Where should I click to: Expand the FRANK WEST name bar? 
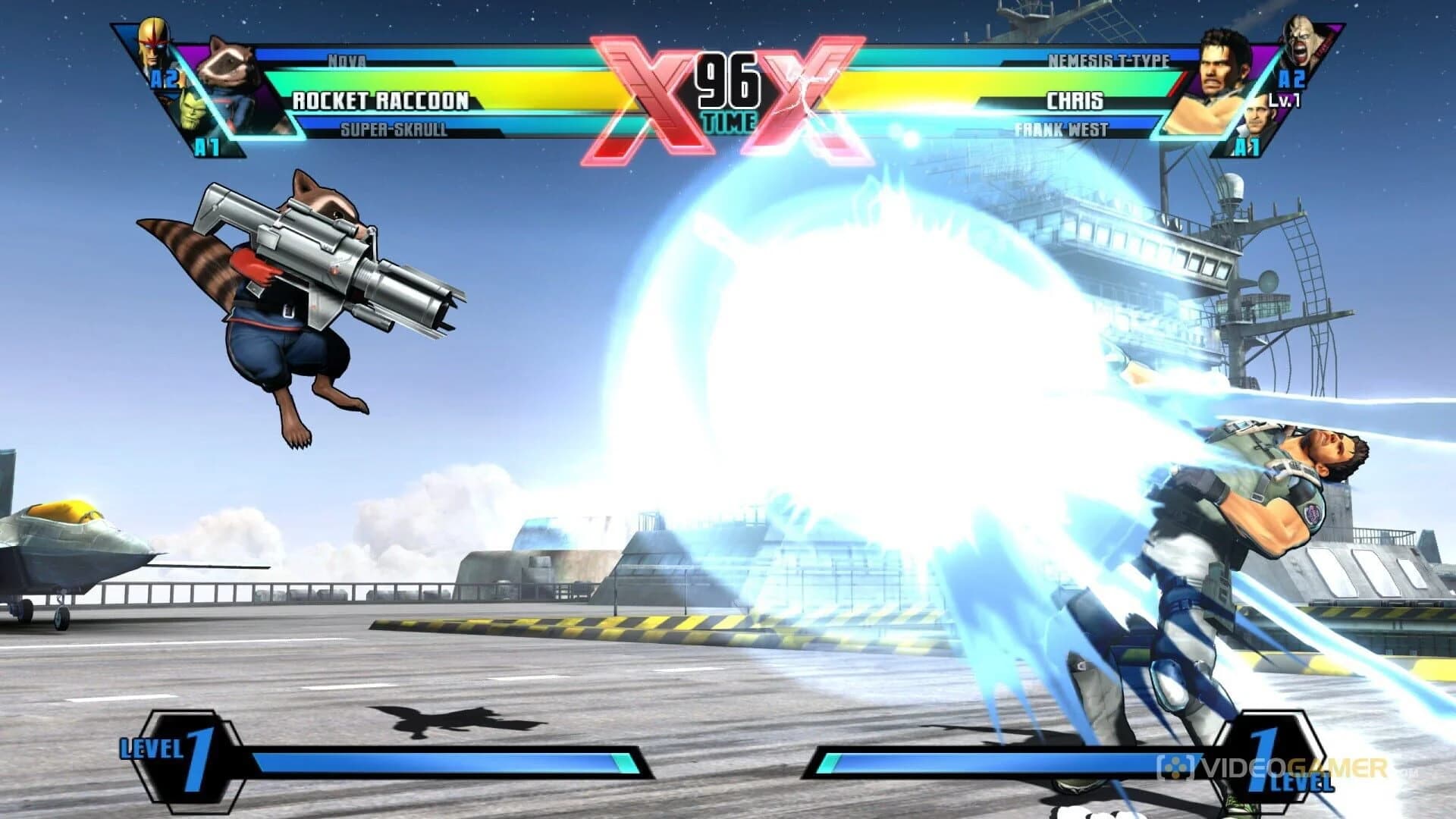point(1062,129)
